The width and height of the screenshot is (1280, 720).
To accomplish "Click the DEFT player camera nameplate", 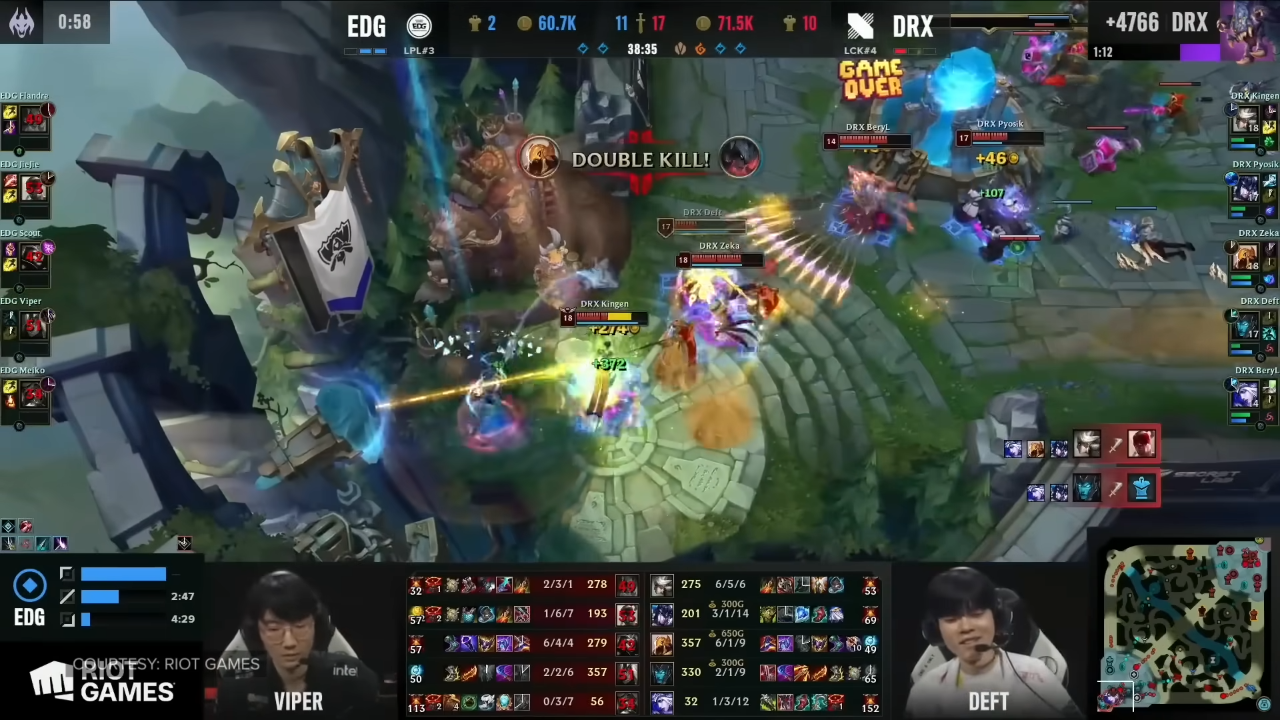I will [988, 701].
